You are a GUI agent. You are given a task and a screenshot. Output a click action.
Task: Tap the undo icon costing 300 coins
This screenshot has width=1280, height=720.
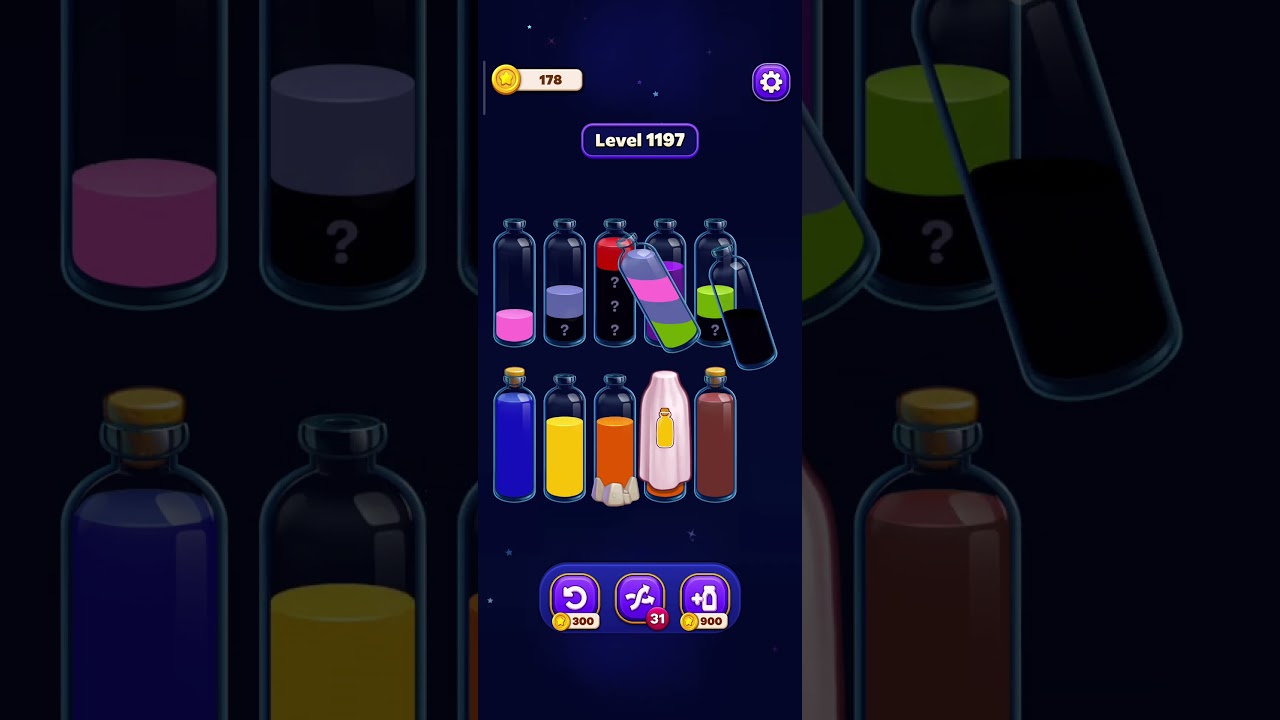pos(575,598)
